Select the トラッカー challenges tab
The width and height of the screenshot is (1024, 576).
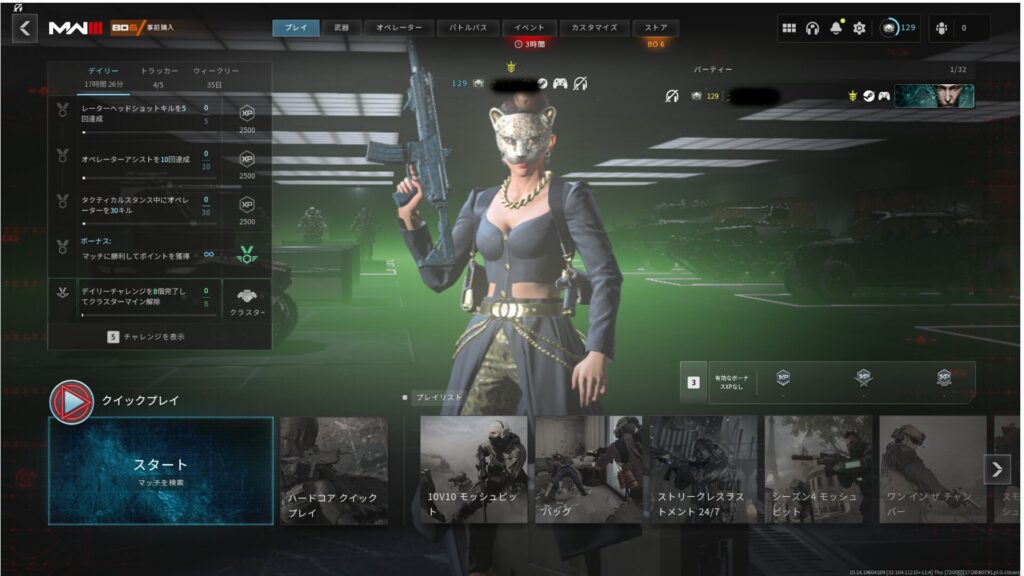(160, 72)
